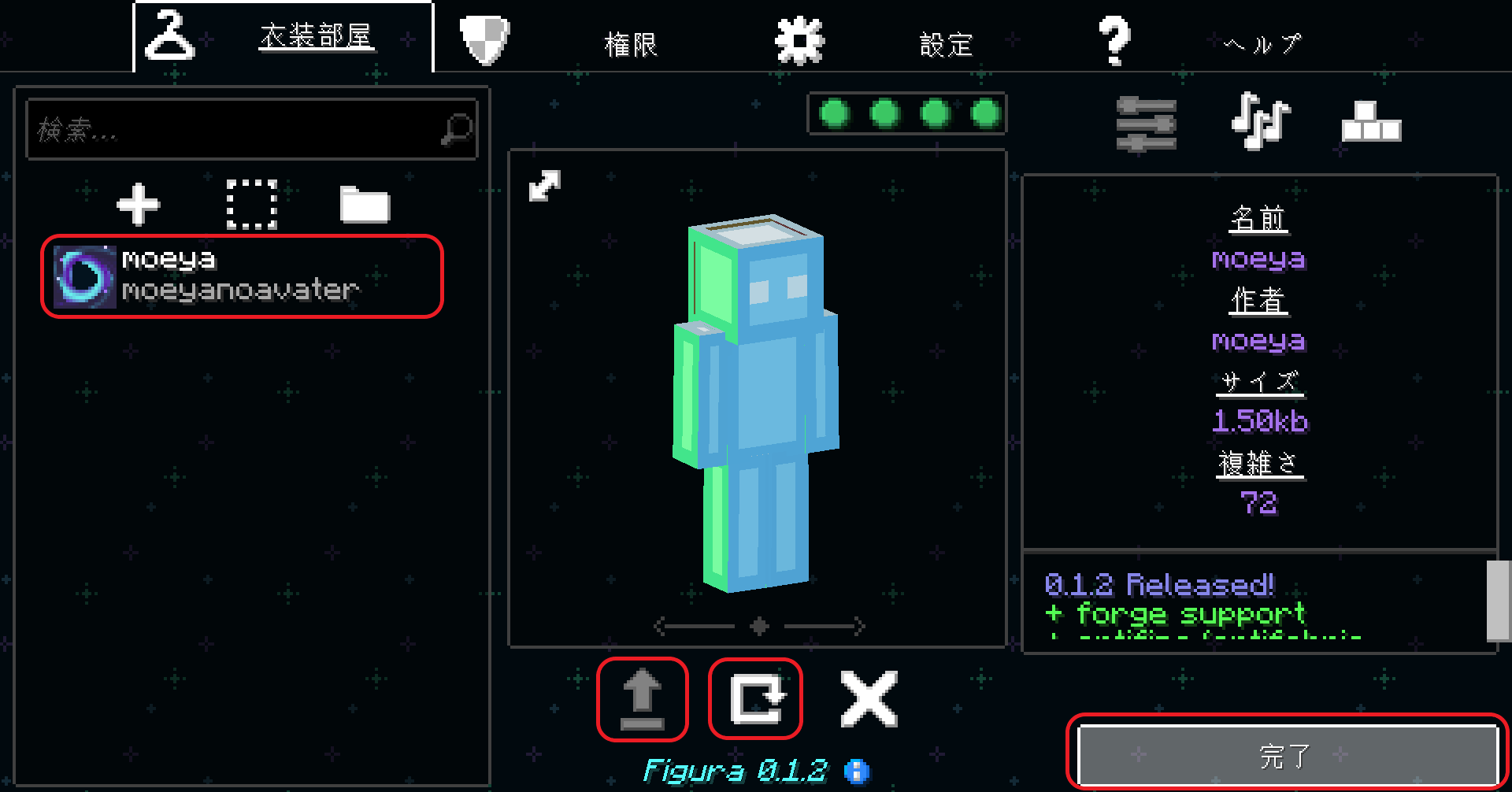Open the avatar folder
This screenshot has height=792, width=1512.
(x=365, y=205)
